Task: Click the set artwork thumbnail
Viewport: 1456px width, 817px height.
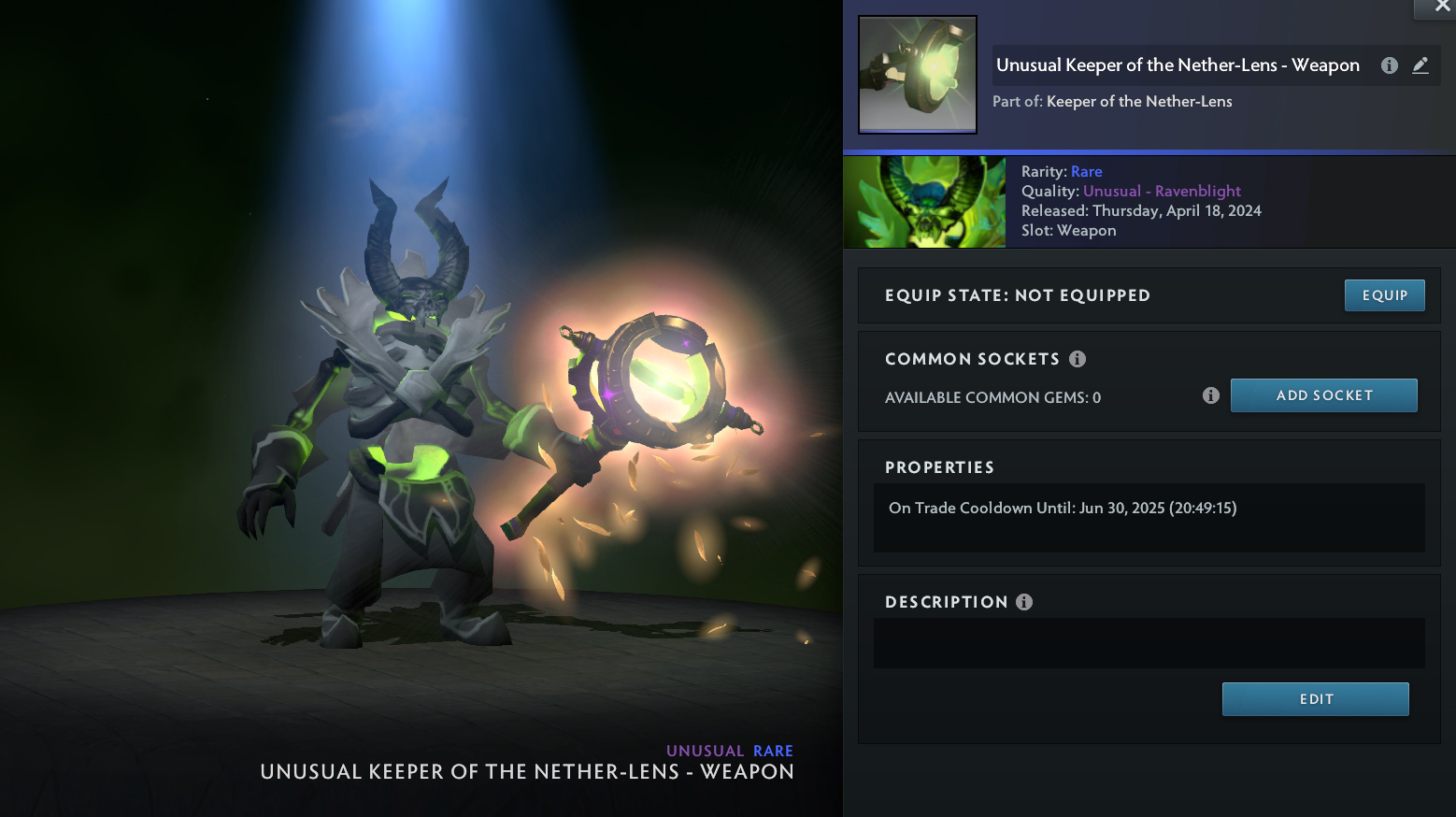Action: pyautogui.click(x=924, y=202)
